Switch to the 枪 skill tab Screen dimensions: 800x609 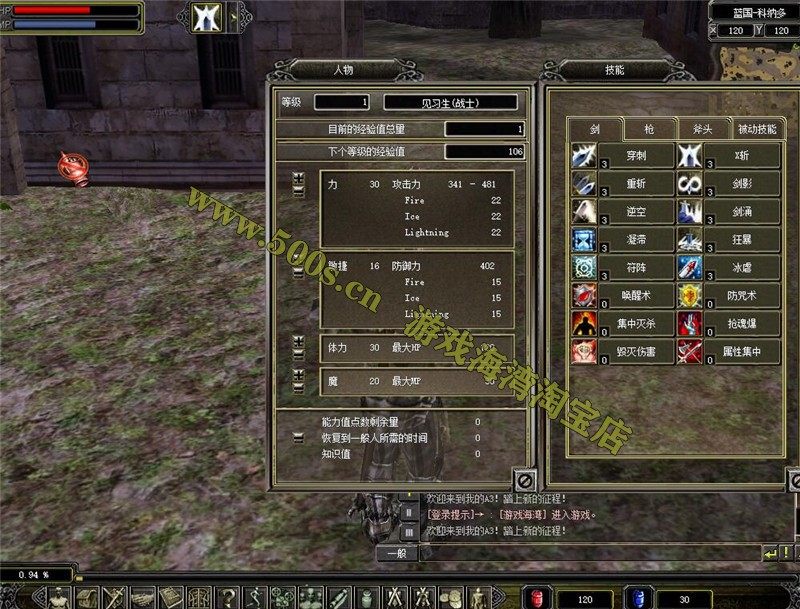pos(649,129)
